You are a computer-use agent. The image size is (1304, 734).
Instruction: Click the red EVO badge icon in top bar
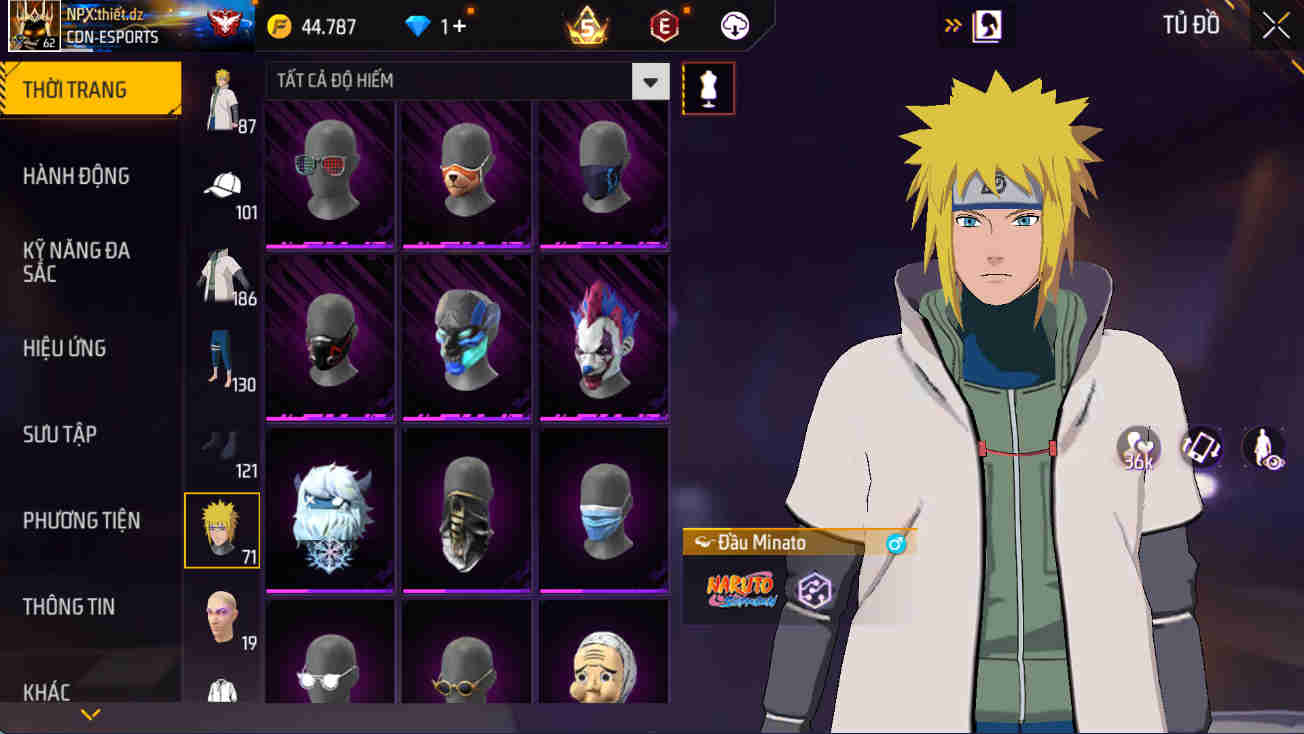tap(664, 26)
